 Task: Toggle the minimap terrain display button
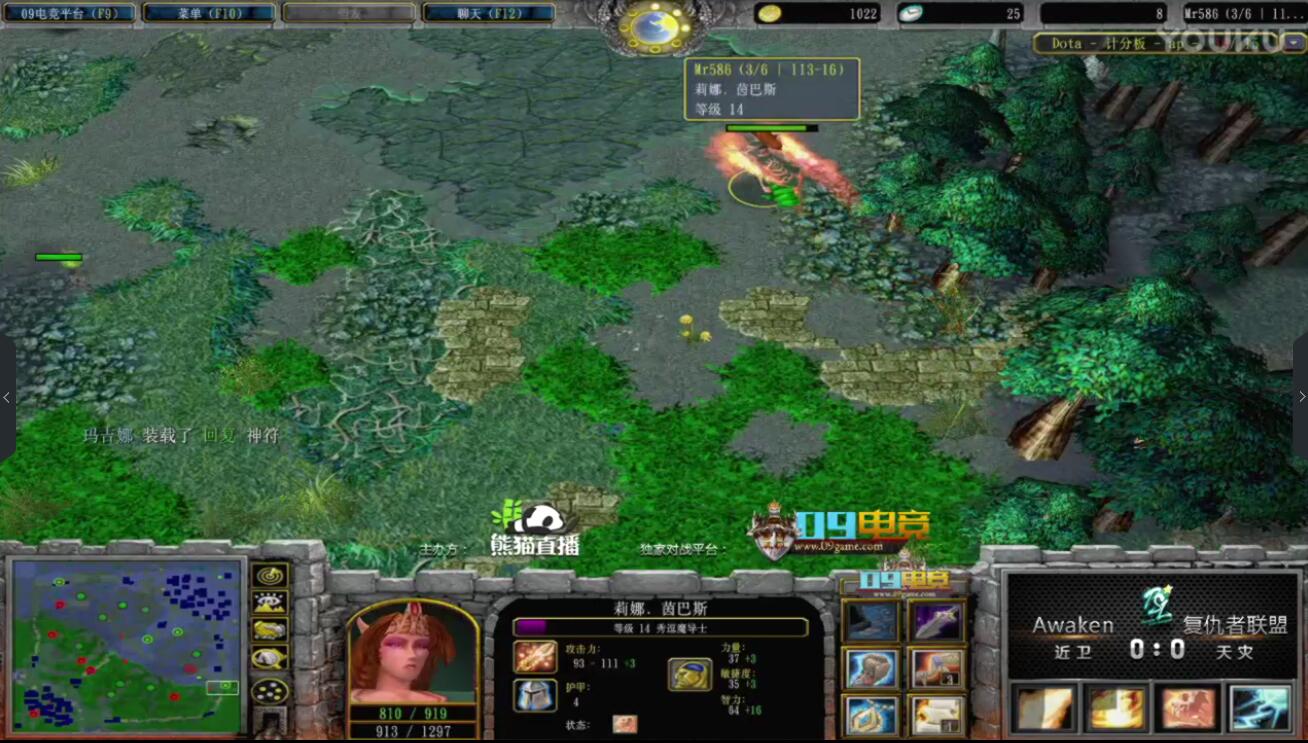[x=269, y=603]
